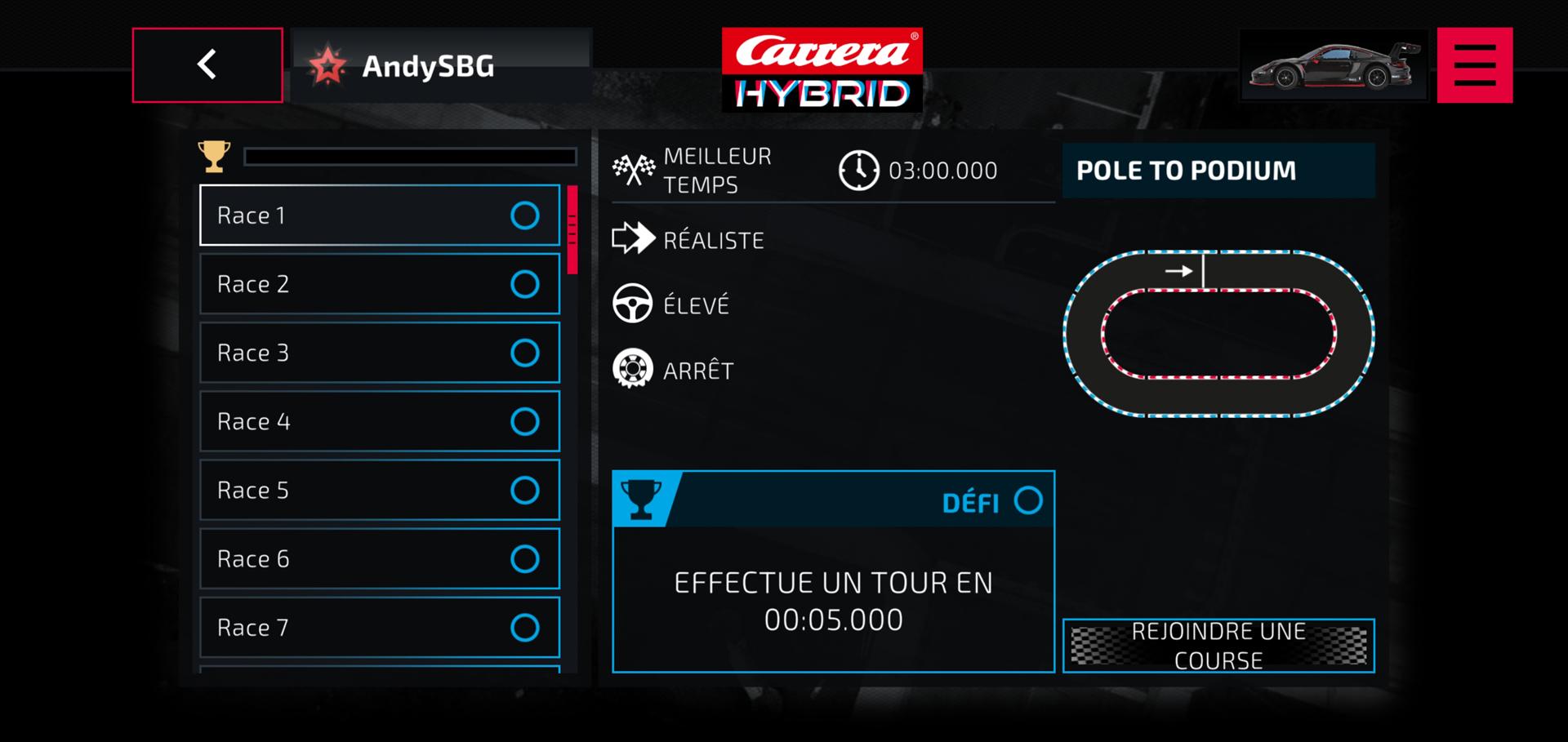Select the oval track layout preview
The width and height of the screenshot is (1568, 742).
coord(1218,334)
